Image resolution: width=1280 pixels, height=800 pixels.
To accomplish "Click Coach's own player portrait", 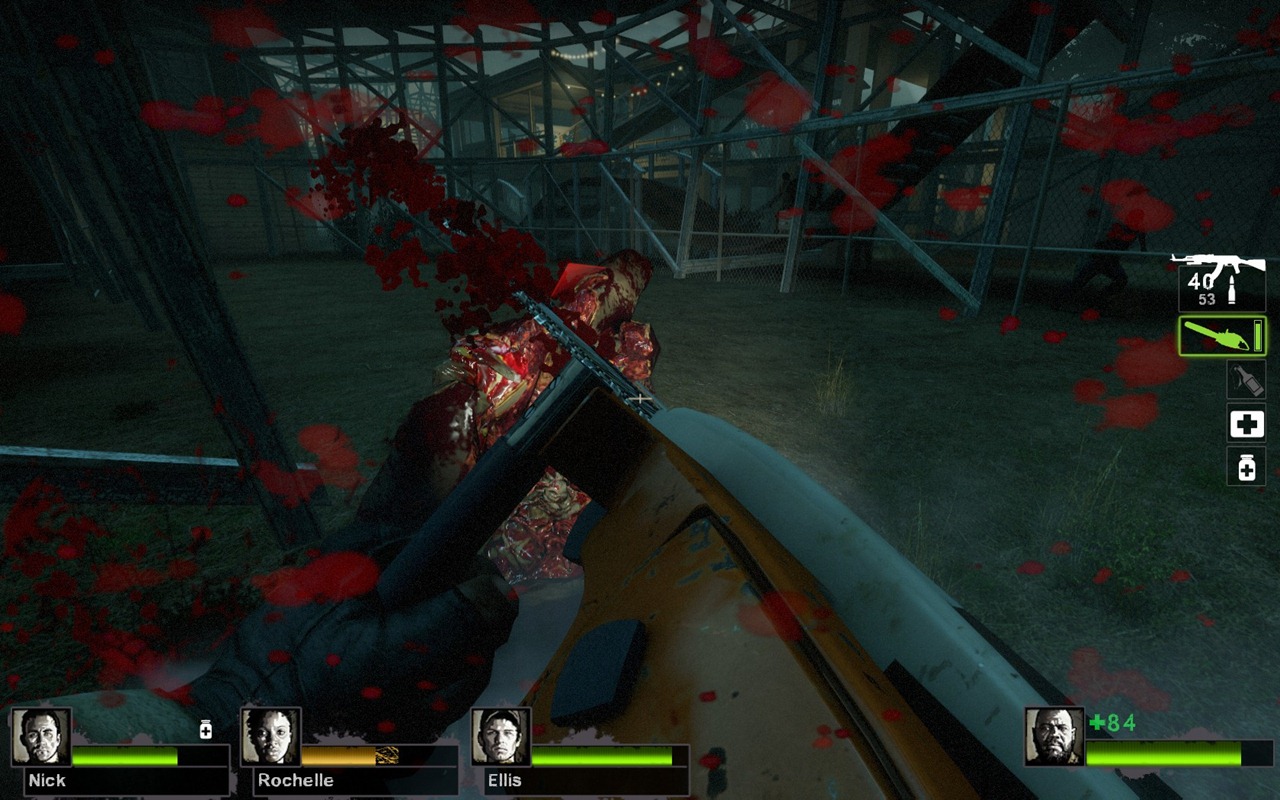I will coord(1054,737).
